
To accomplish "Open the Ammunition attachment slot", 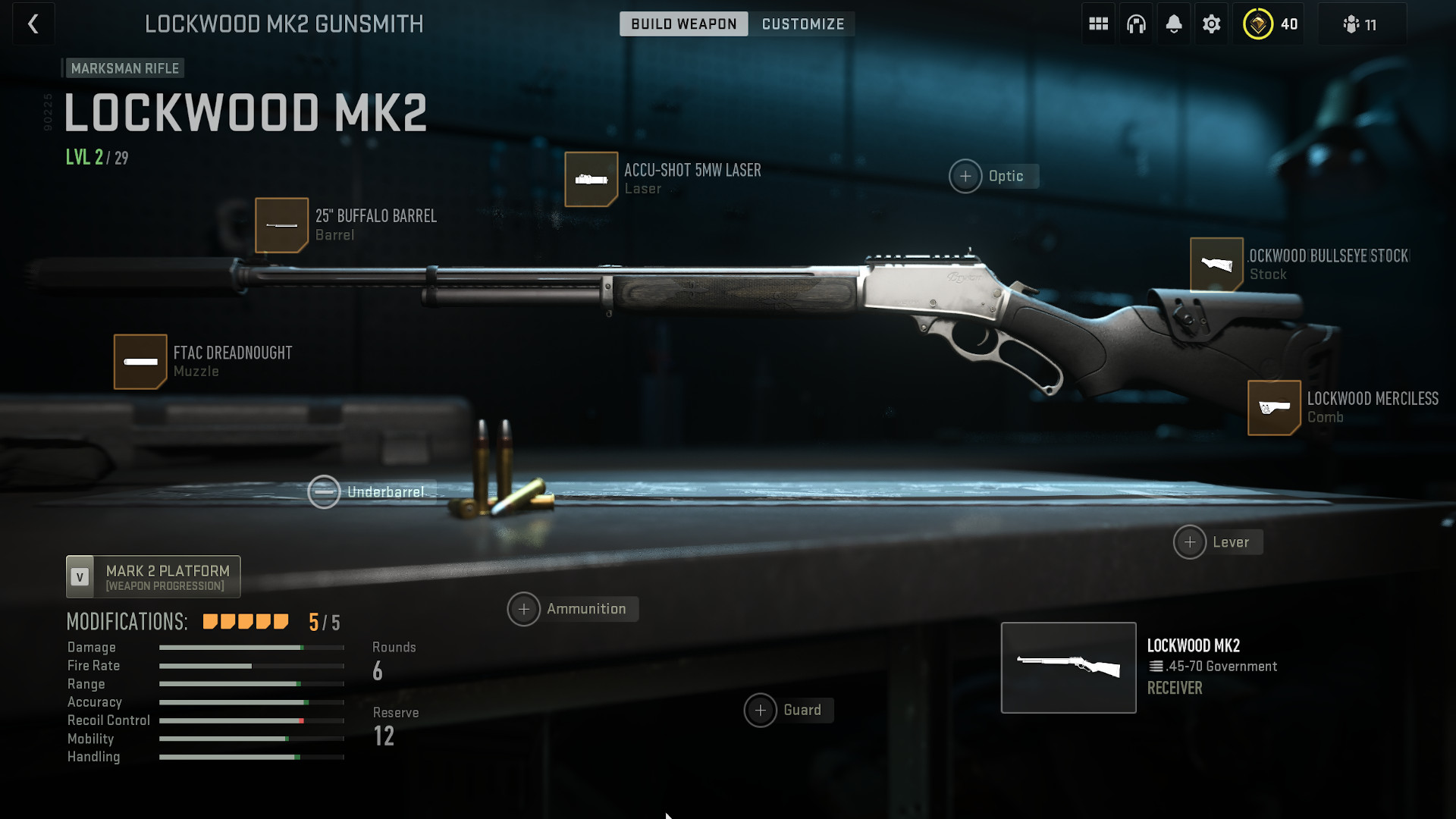I will (x=524, y=609).
